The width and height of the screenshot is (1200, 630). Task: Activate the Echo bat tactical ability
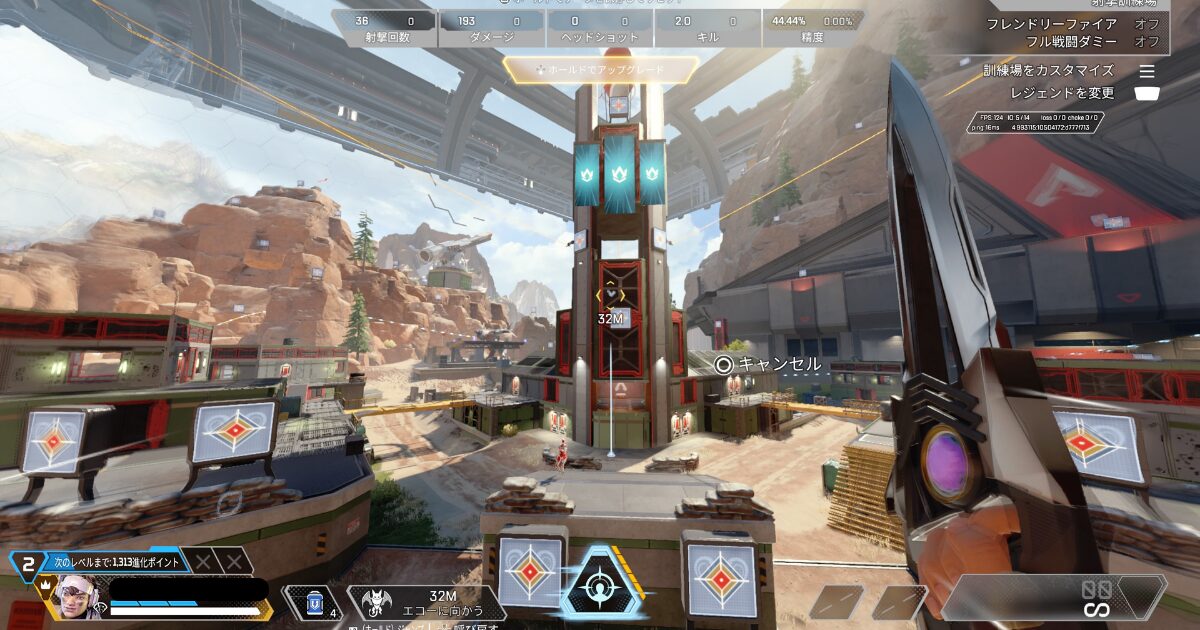tap(379, 602)
